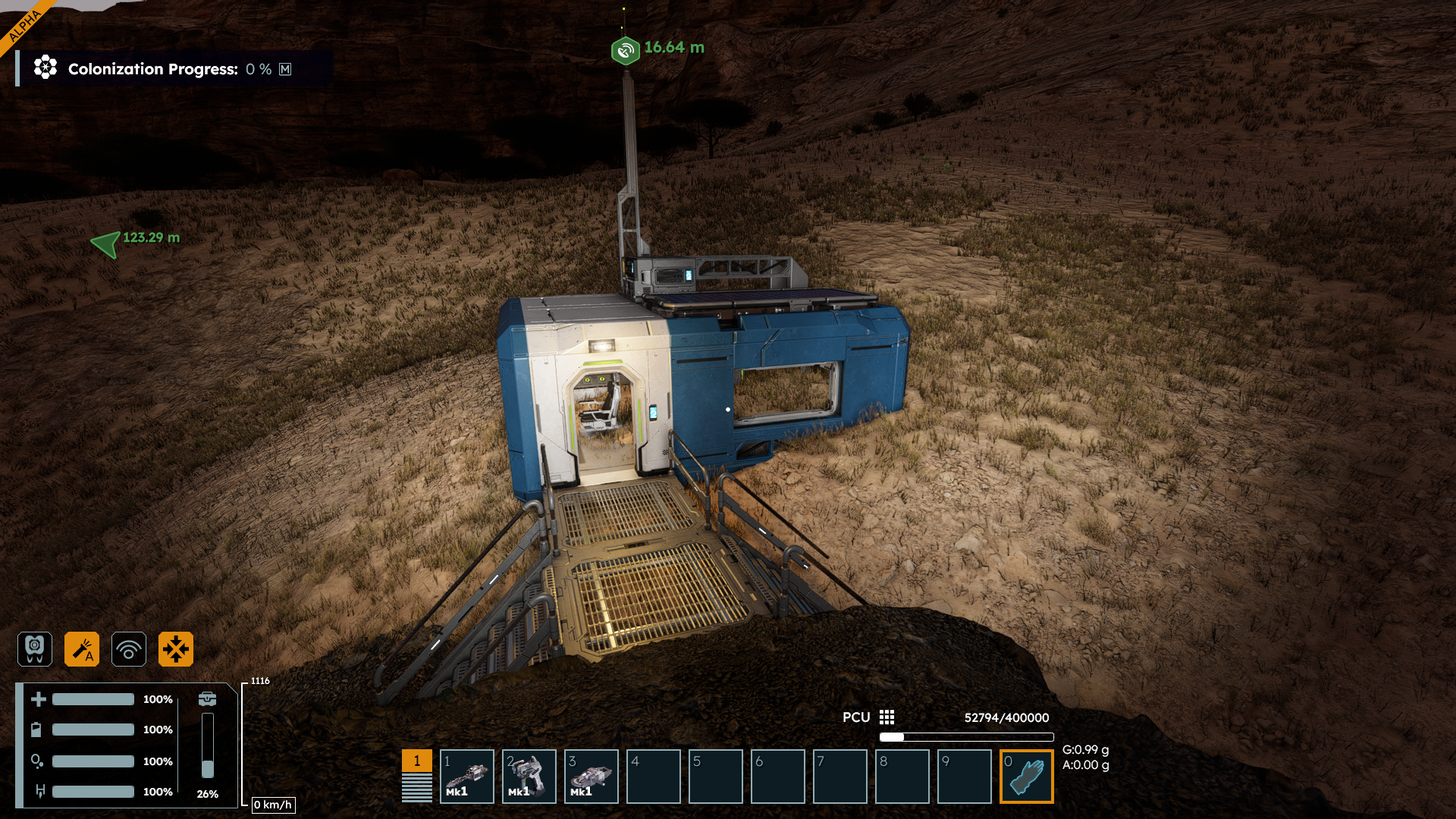Toggle the jetpack status icon
Image resolution: width=1456 pixels, height=819 pixels.
tap(35, 649)
